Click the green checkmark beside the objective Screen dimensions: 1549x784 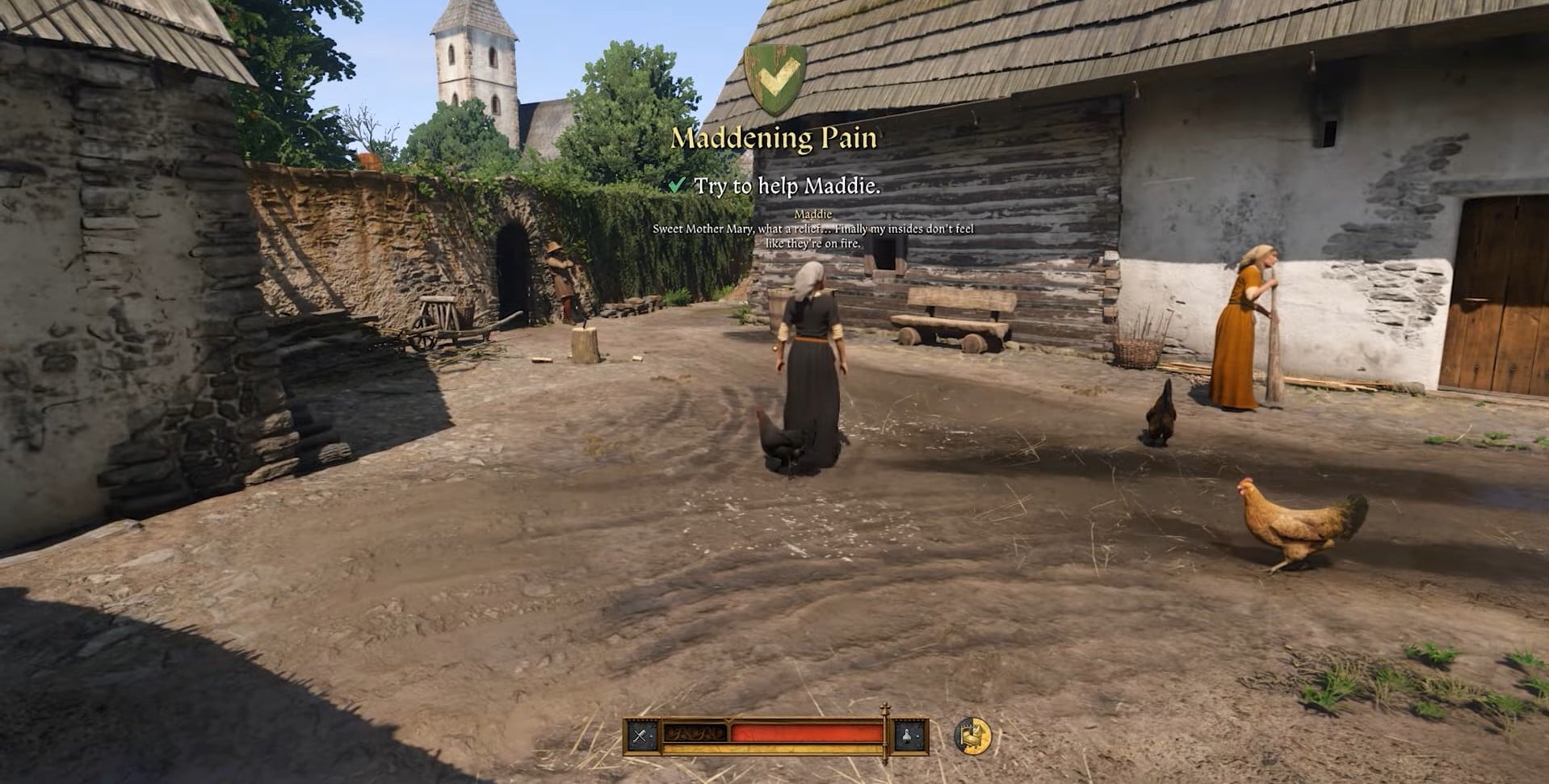677,184
